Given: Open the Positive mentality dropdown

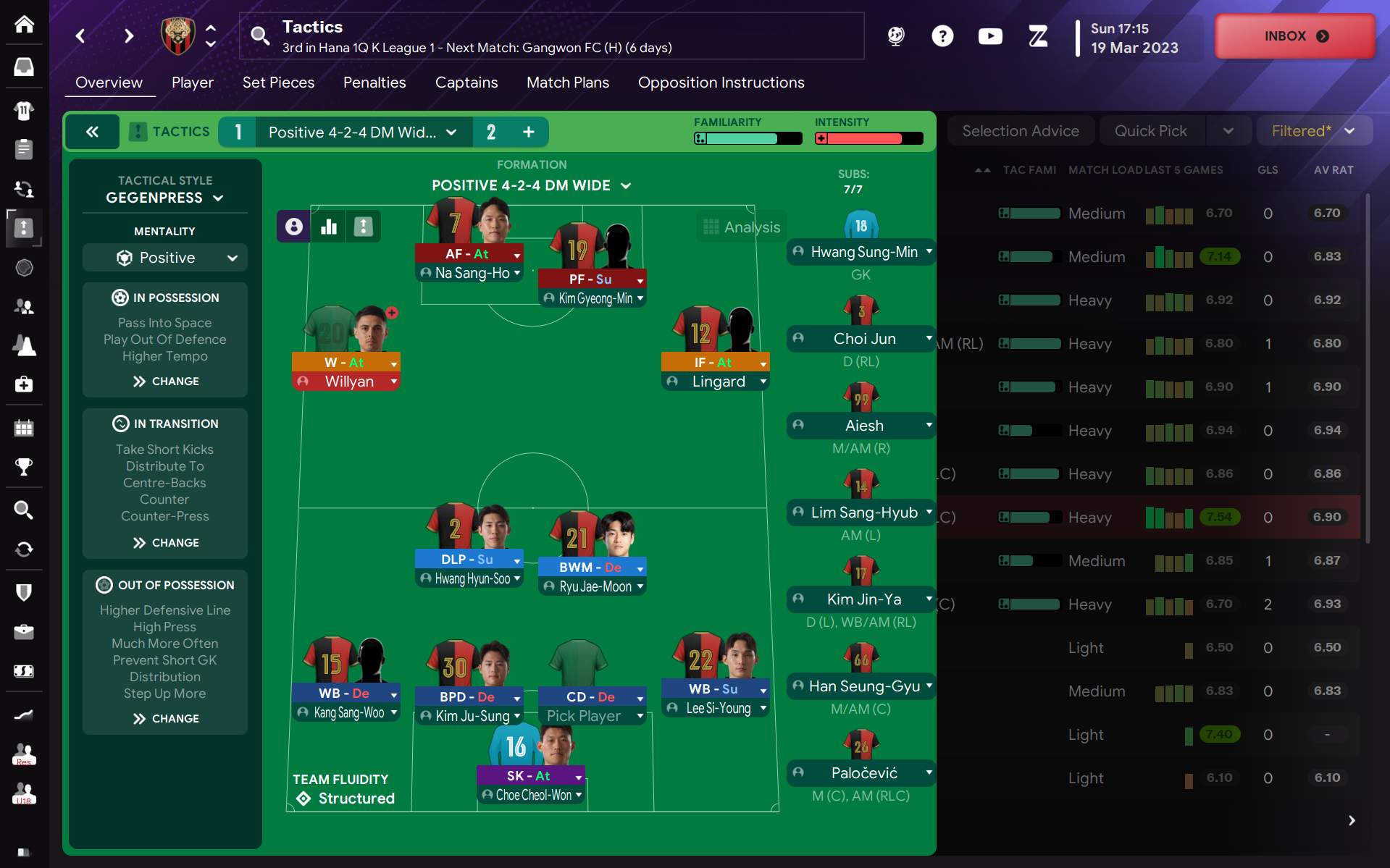Looking at the screenshot, I should (x=164, y=257).
